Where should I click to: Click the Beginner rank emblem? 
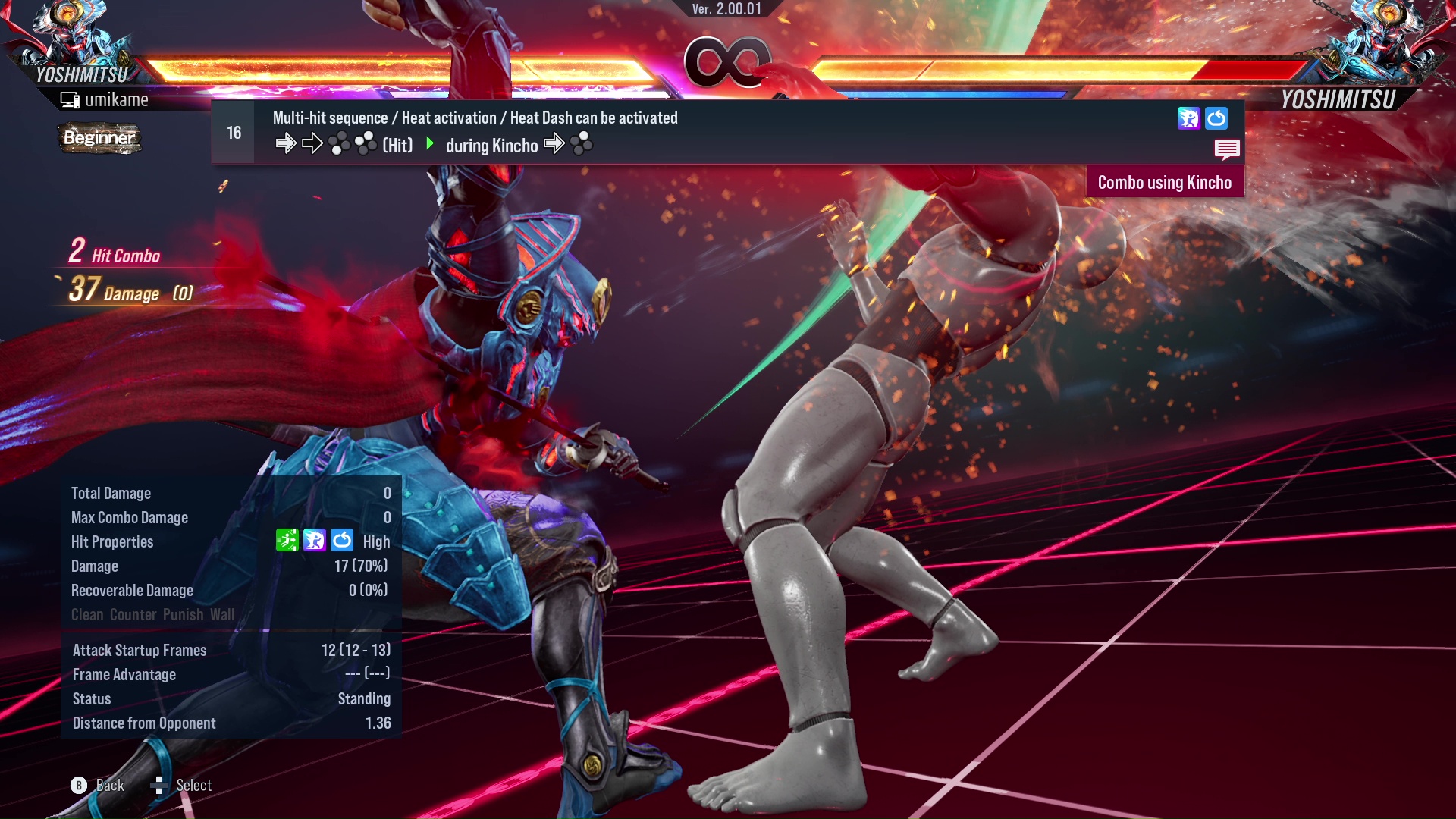(99, 139)
